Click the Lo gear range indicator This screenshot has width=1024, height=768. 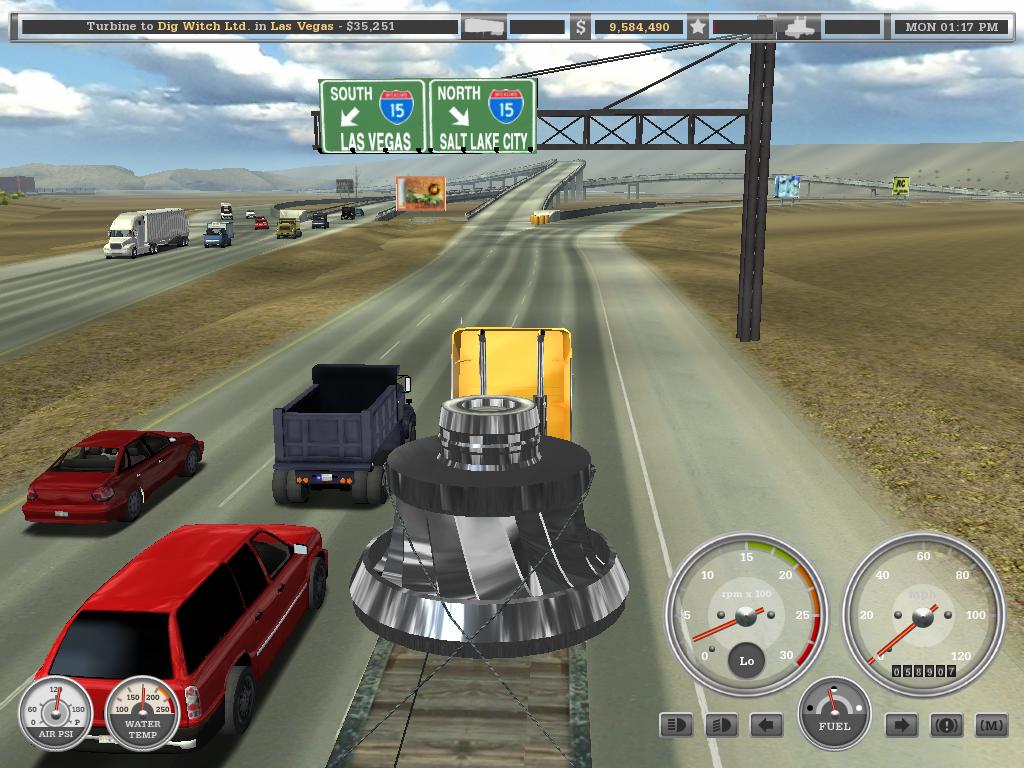tap(746, 661)
